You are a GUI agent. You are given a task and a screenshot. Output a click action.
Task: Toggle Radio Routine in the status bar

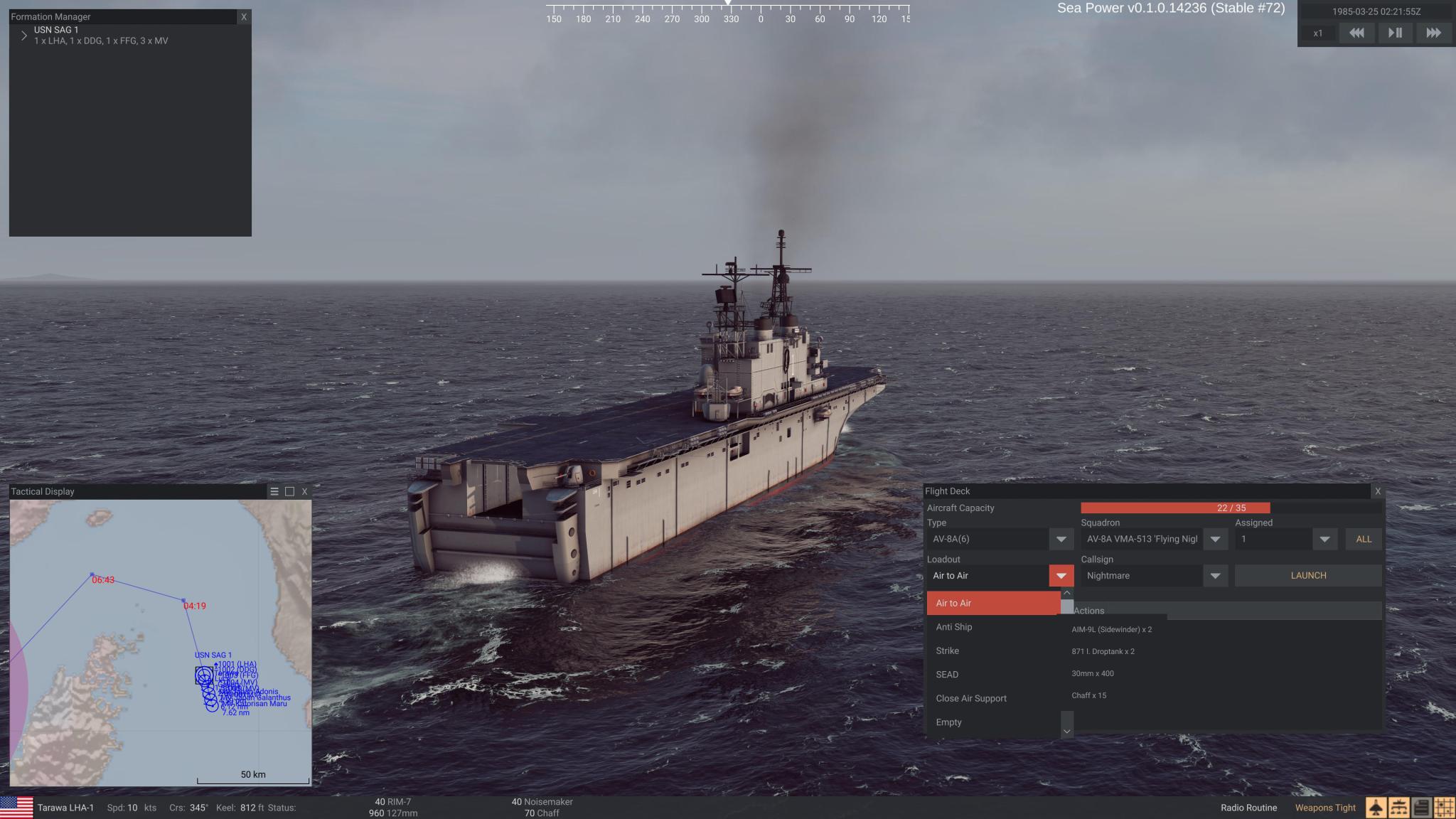(1248, 808)
